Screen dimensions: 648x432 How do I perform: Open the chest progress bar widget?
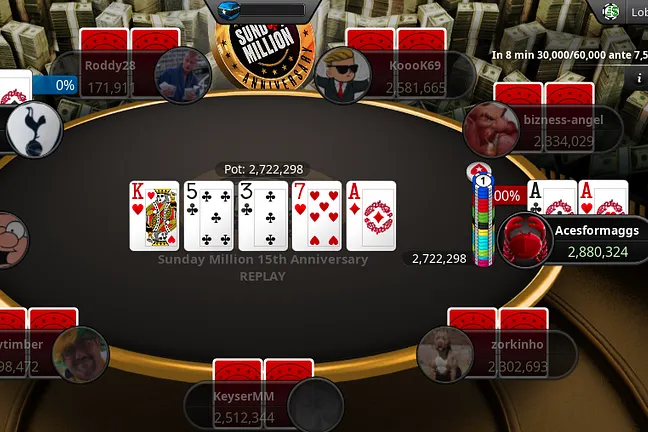point(261,10)
